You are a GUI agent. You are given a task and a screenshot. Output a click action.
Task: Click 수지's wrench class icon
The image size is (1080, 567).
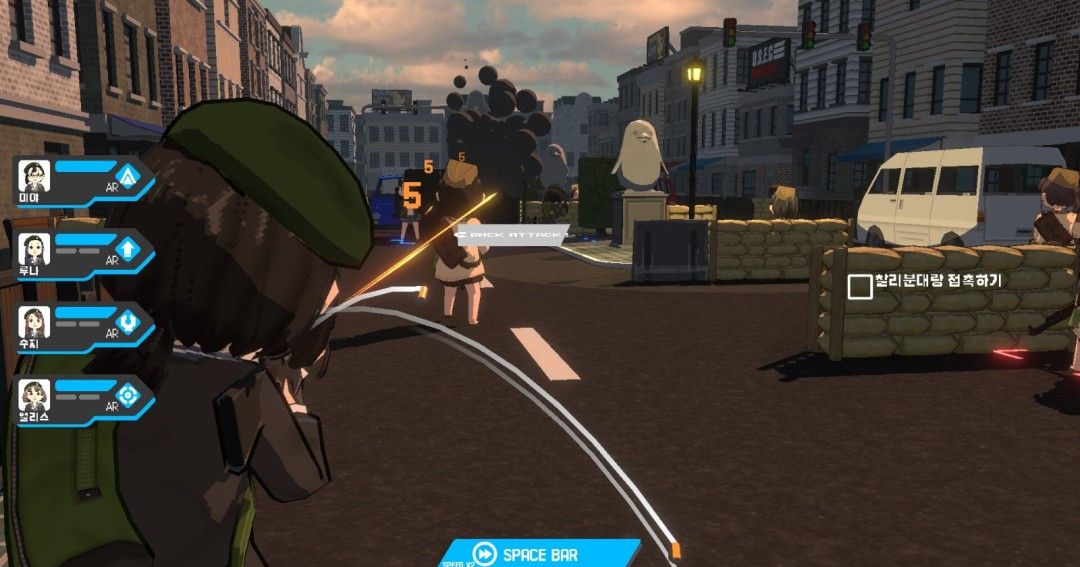click(129, 322)
